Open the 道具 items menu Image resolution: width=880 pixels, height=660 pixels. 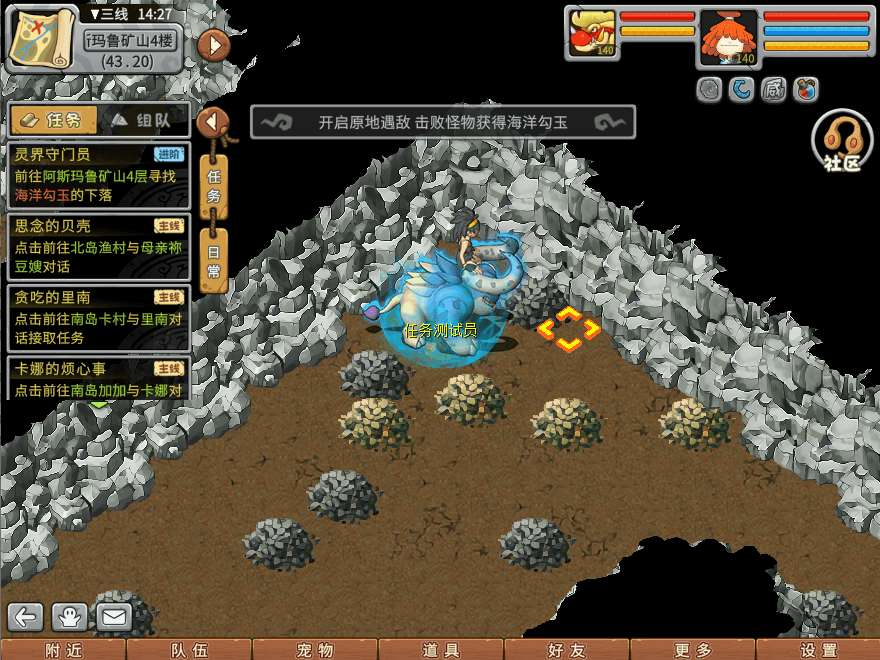point(441,650)
